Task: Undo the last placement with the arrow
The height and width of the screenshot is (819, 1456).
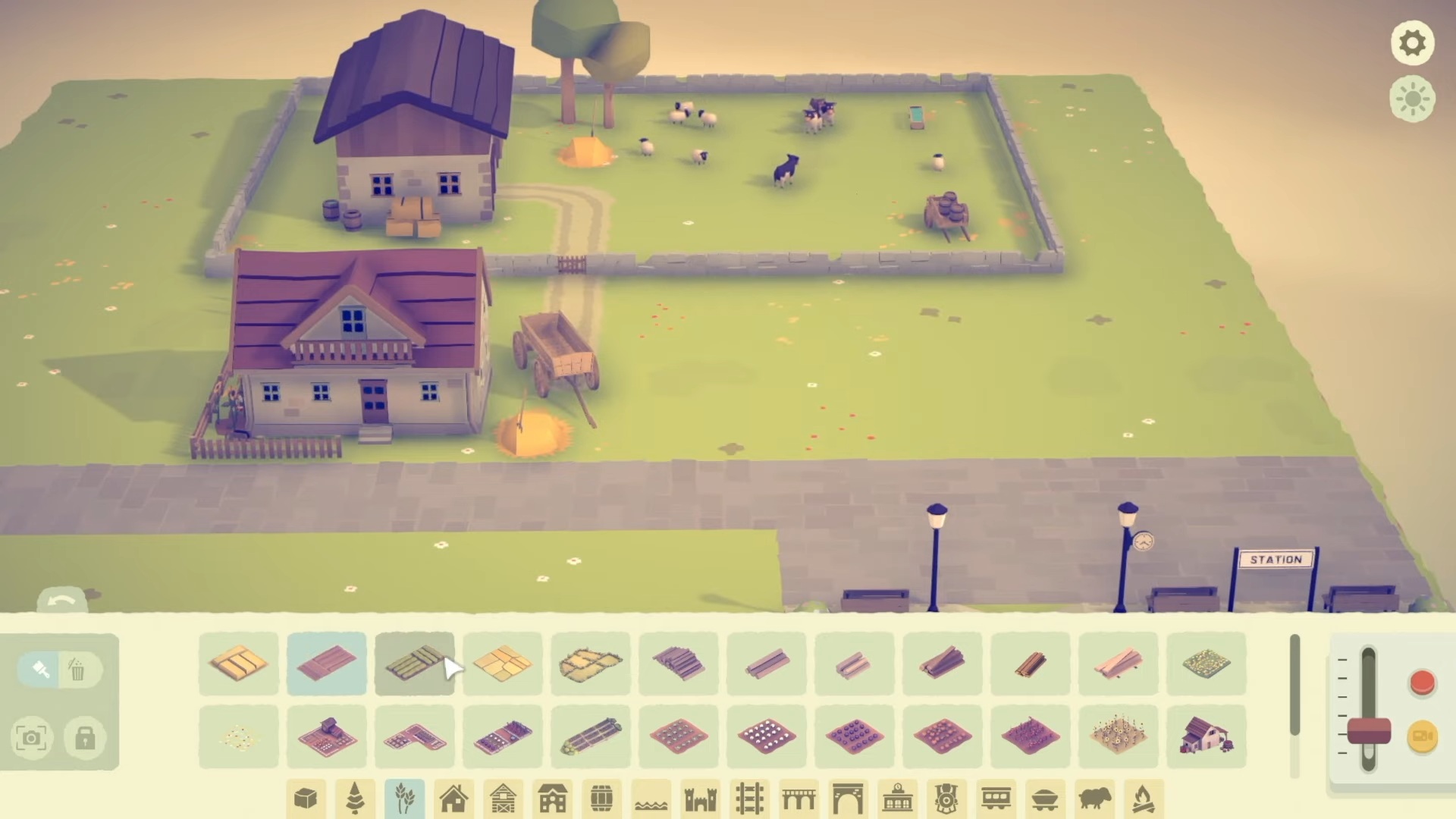Action: tap(62, 601)
